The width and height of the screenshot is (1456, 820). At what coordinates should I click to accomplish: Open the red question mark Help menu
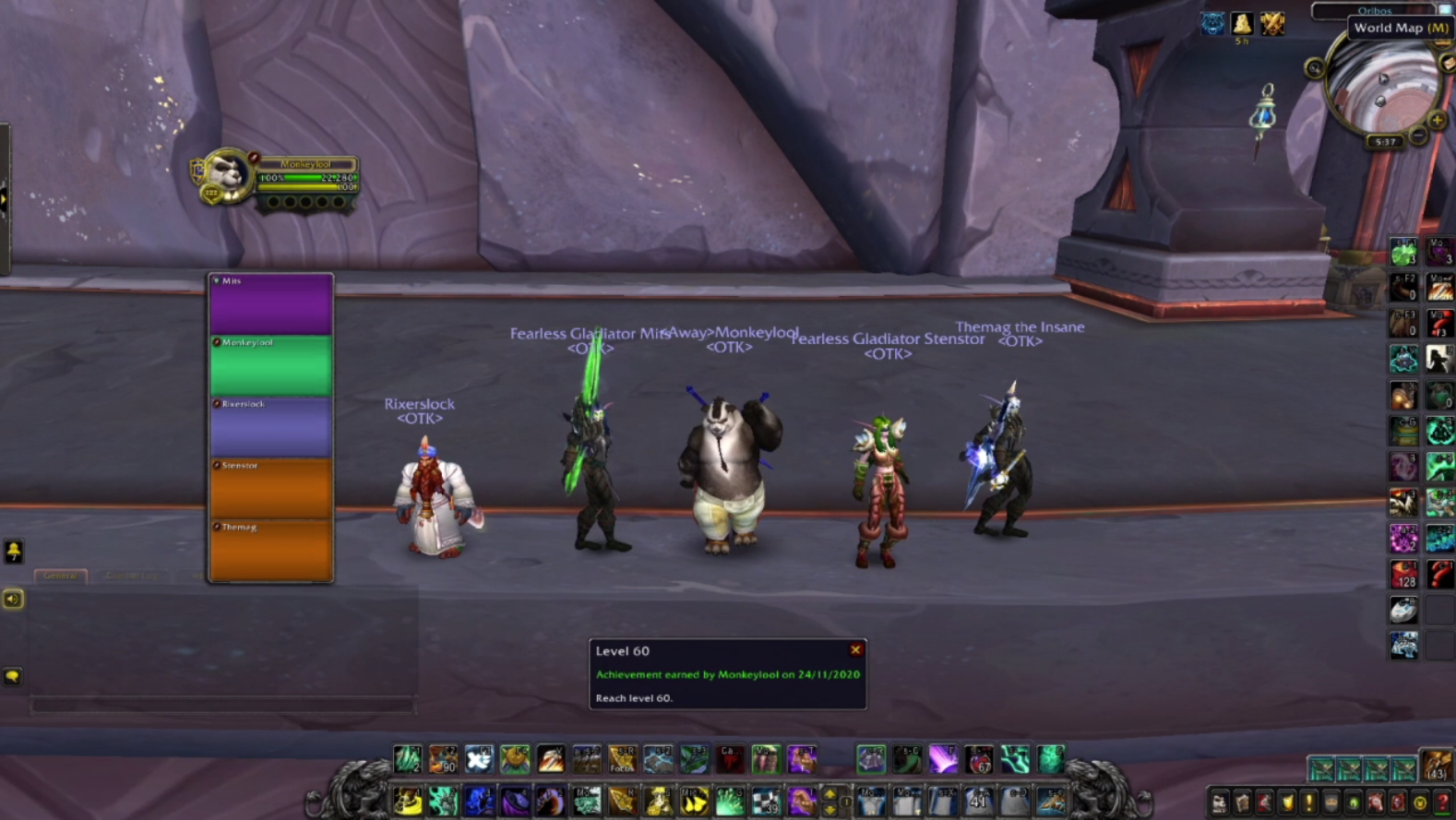[x=1441, y=802]
